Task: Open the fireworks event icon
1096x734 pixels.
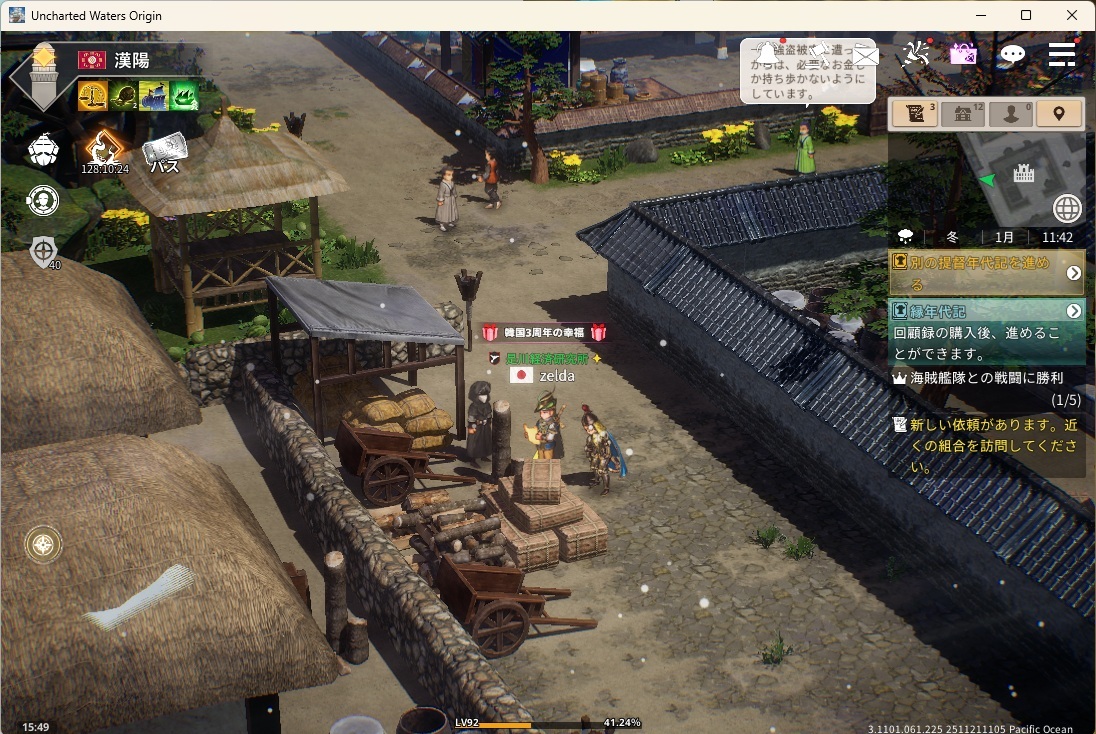Action: pos(914,54)
